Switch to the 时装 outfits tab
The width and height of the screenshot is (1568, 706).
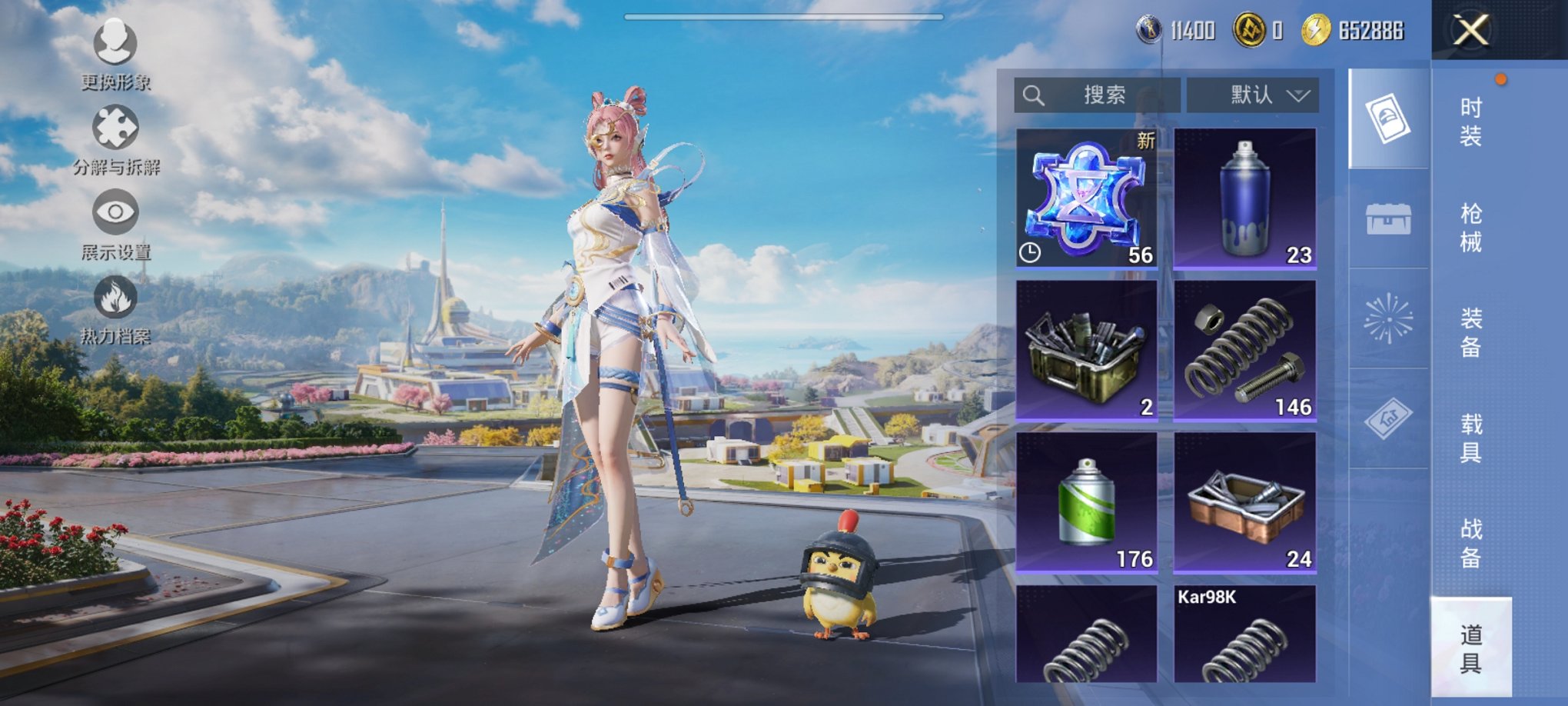1470,122
